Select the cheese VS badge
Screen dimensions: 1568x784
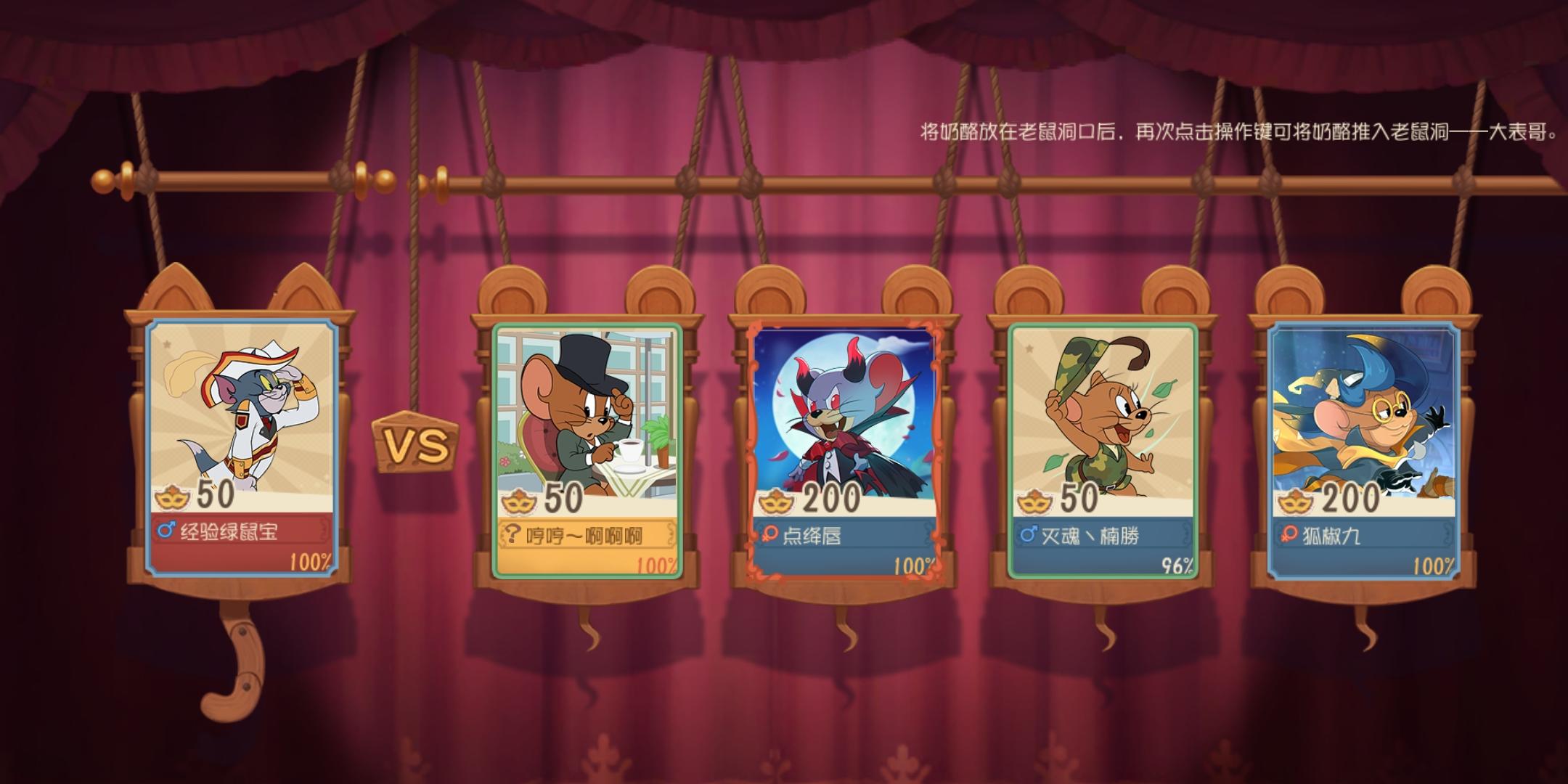tap(414, 443)
